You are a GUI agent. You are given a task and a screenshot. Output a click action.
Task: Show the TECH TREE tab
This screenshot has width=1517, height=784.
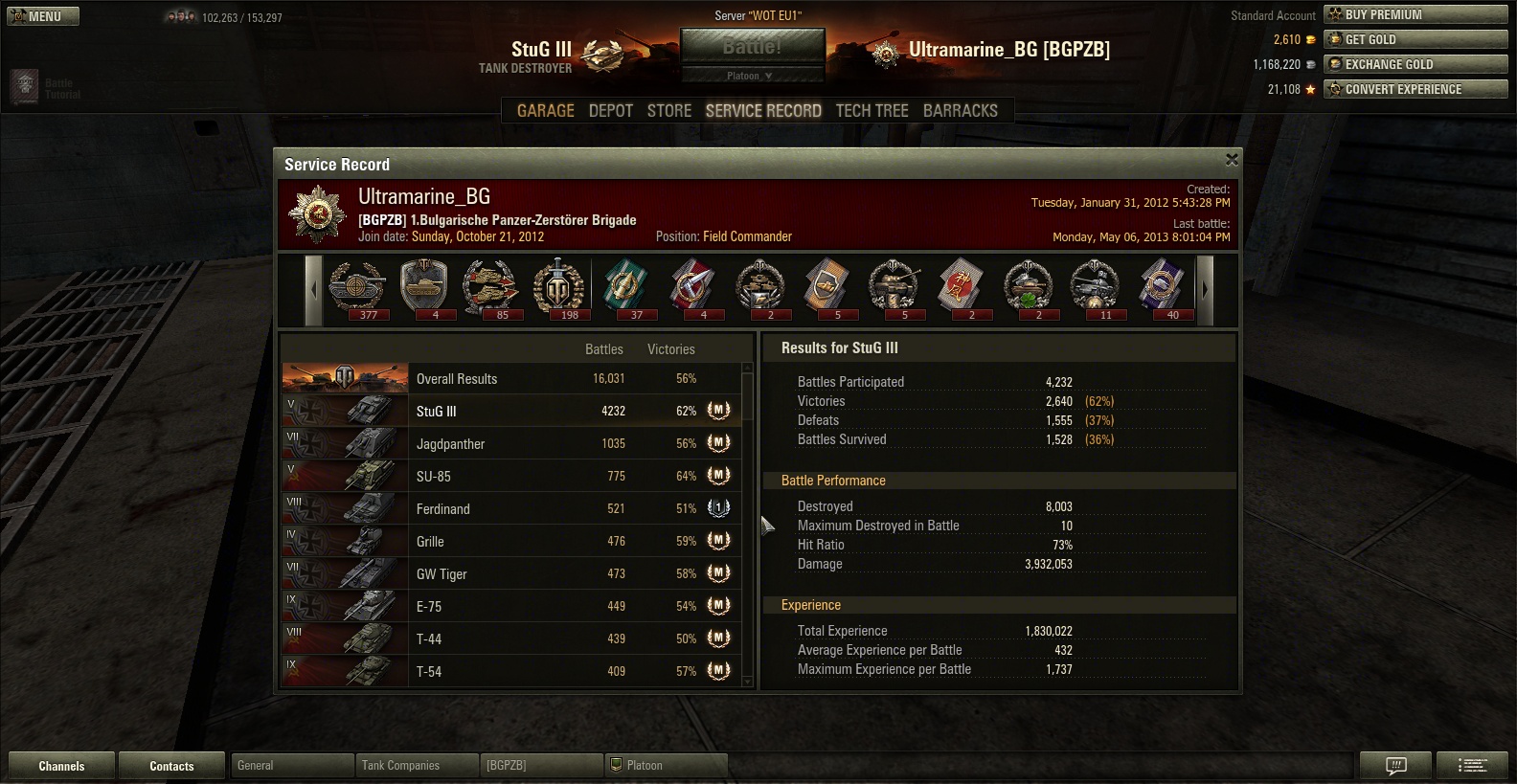(872, 111)
